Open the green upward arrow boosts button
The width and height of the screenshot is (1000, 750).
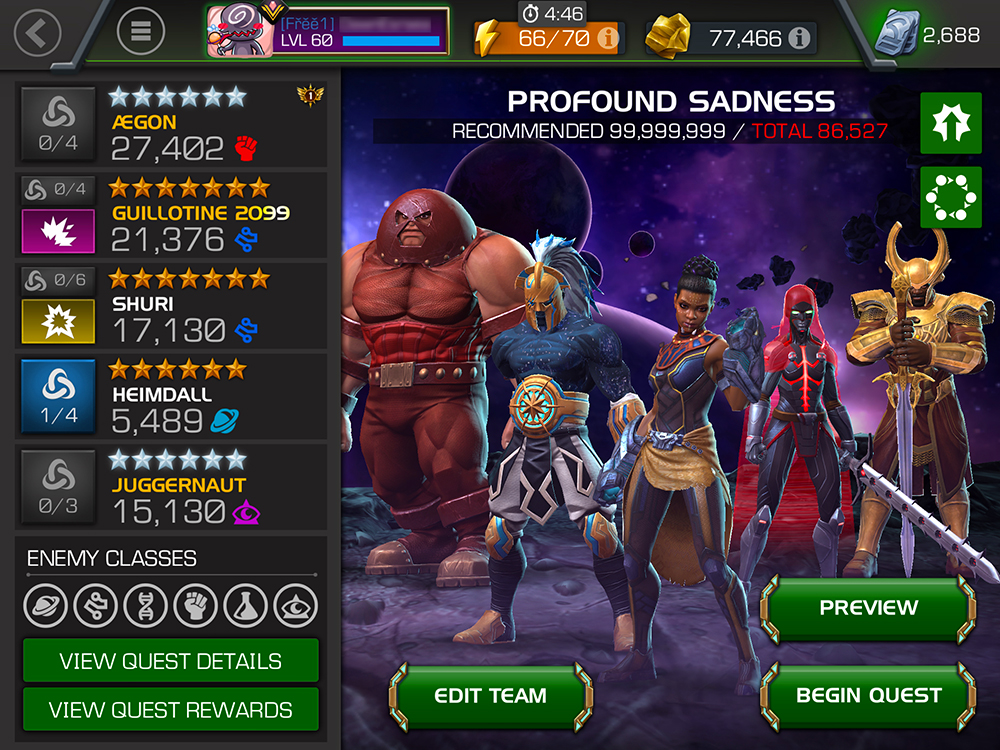pyautogui.click(x=951, y=123)
